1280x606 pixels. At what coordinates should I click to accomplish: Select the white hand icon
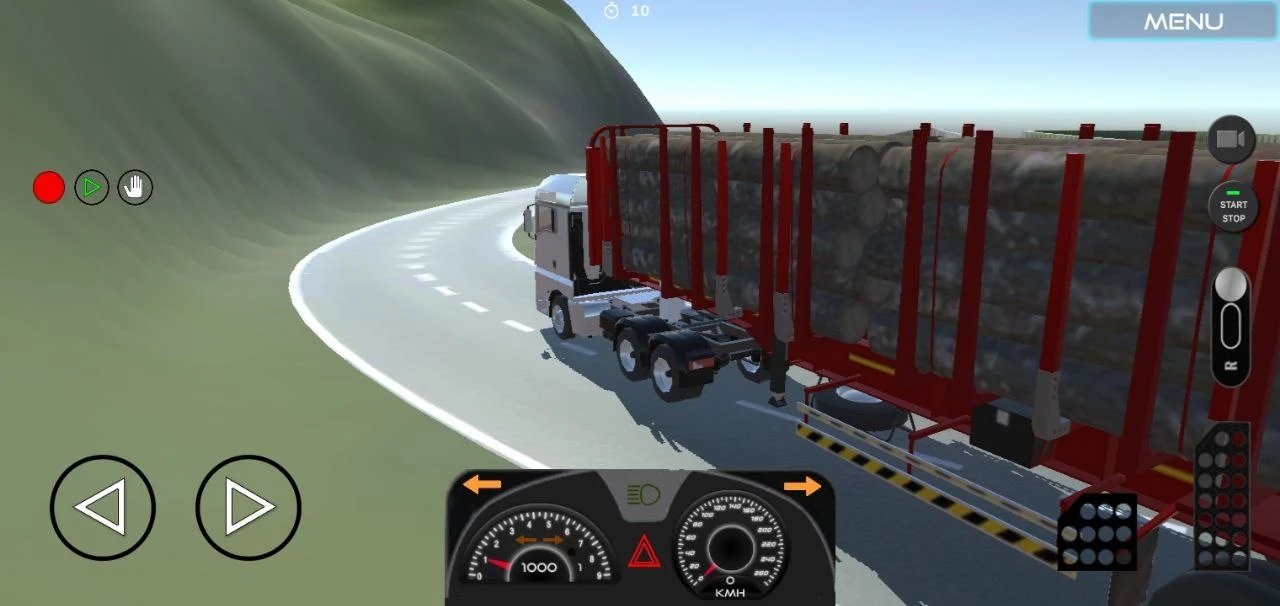[x=135, y=187]
